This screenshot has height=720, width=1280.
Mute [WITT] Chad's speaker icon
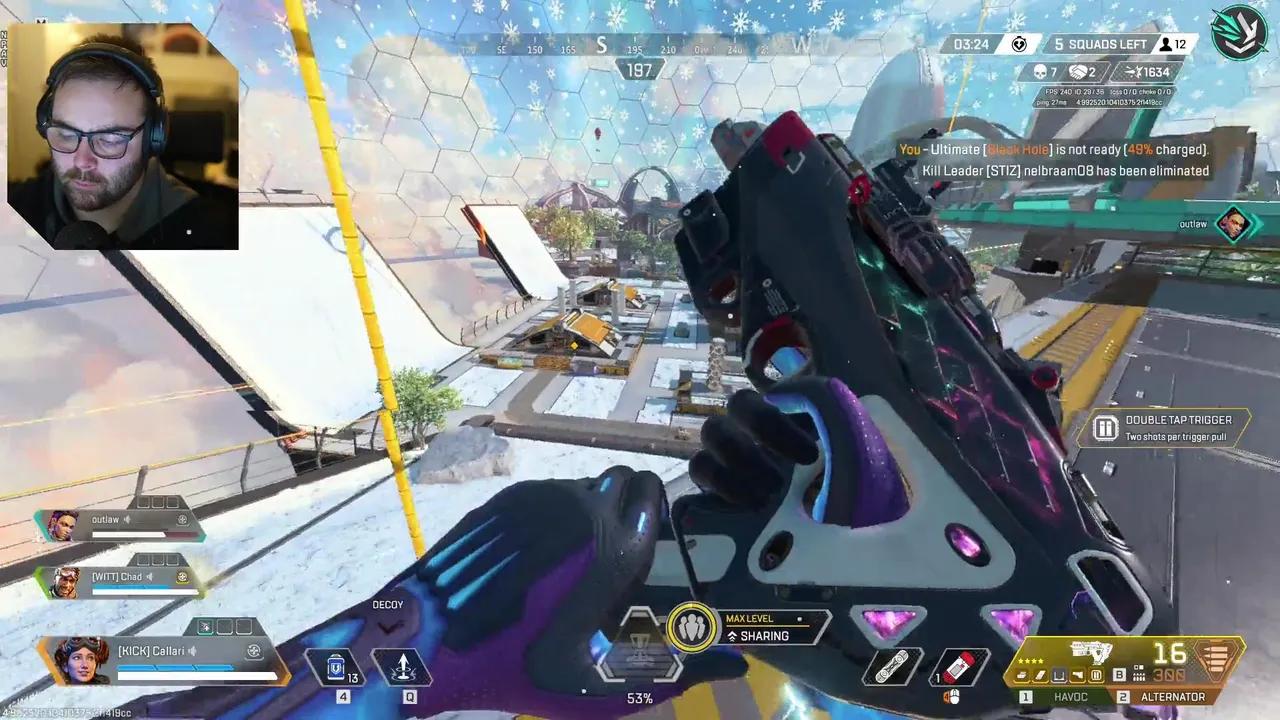click(x=151, y=577)
